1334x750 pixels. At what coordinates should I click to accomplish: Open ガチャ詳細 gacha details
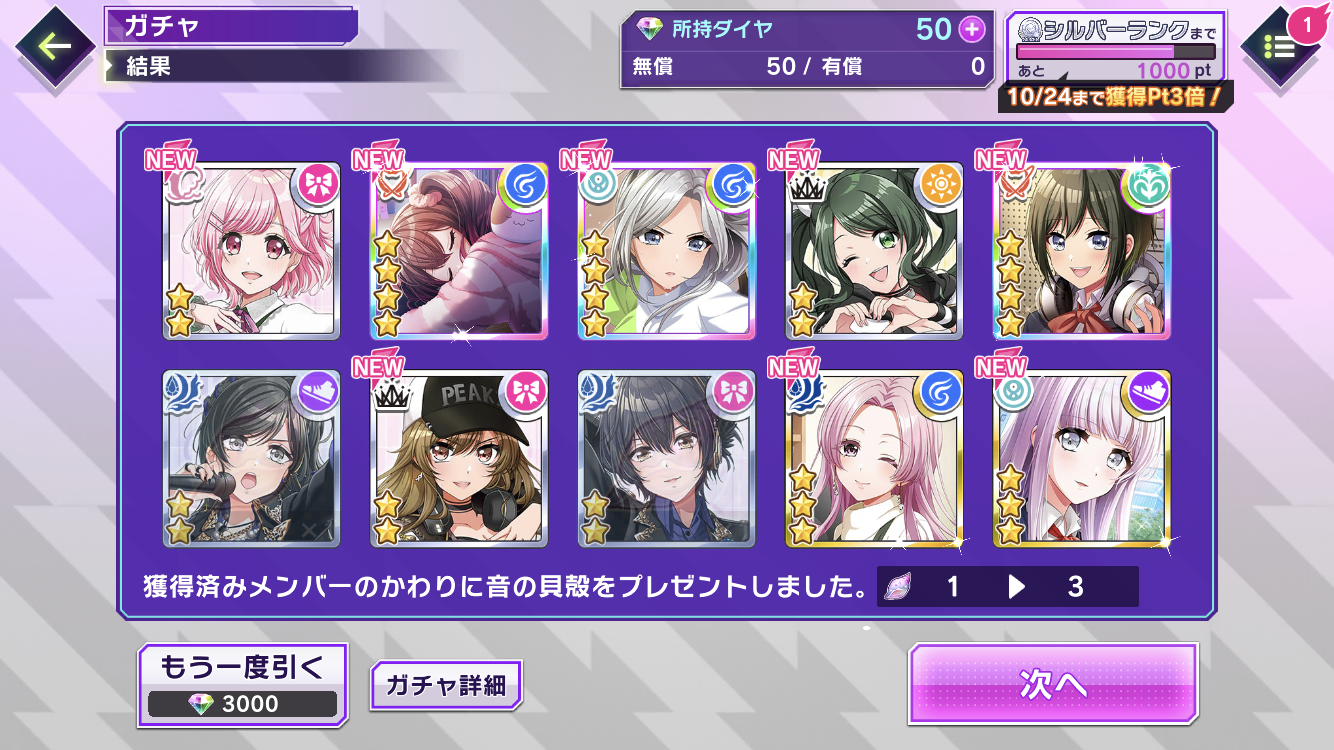tap(445, 686)
